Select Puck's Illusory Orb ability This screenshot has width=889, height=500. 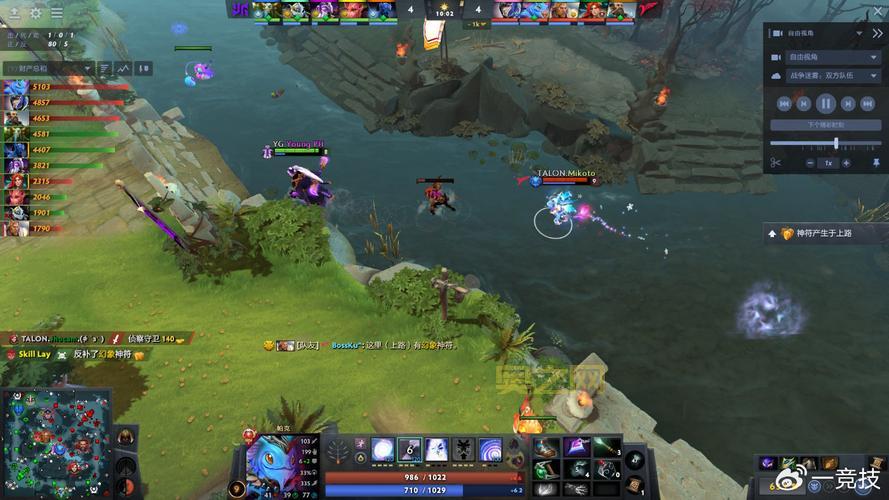pos(382,449)
